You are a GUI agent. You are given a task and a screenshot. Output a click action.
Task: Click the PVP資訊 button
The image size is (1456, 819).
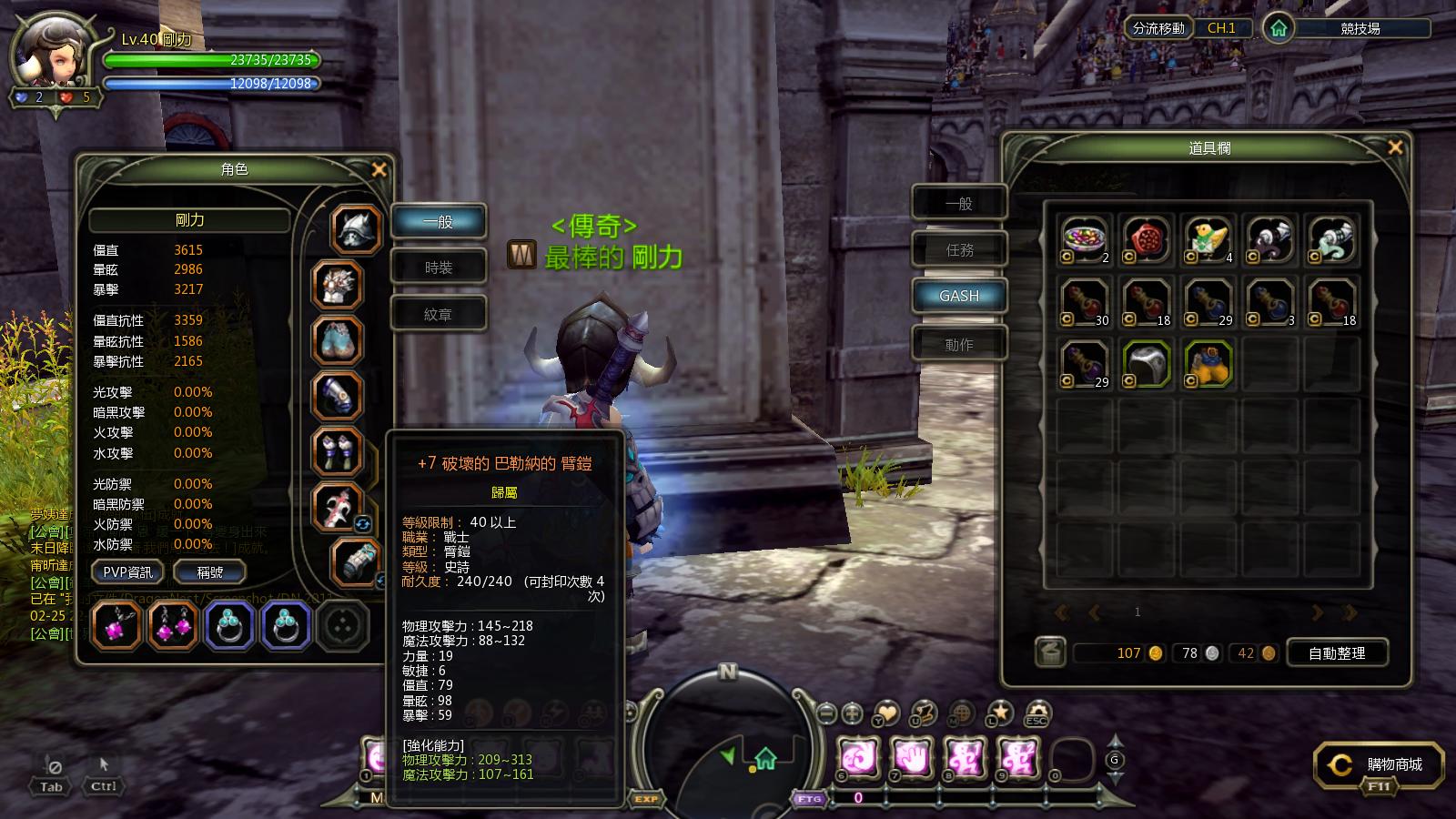click(x=127, y=571)
